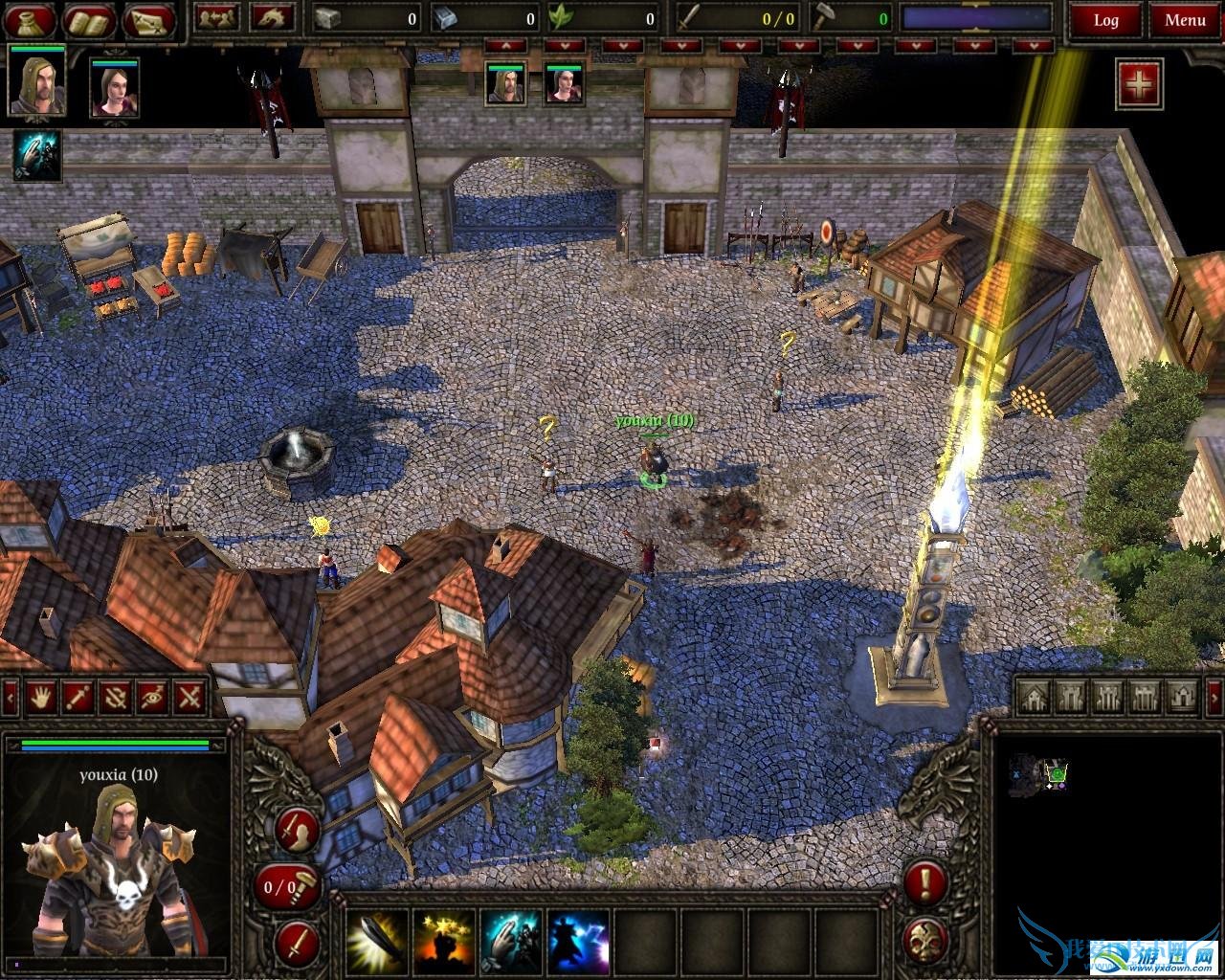Activate the glowing blade strike ability
Screen dimensions: 1225x980
(x=377, y=942)
